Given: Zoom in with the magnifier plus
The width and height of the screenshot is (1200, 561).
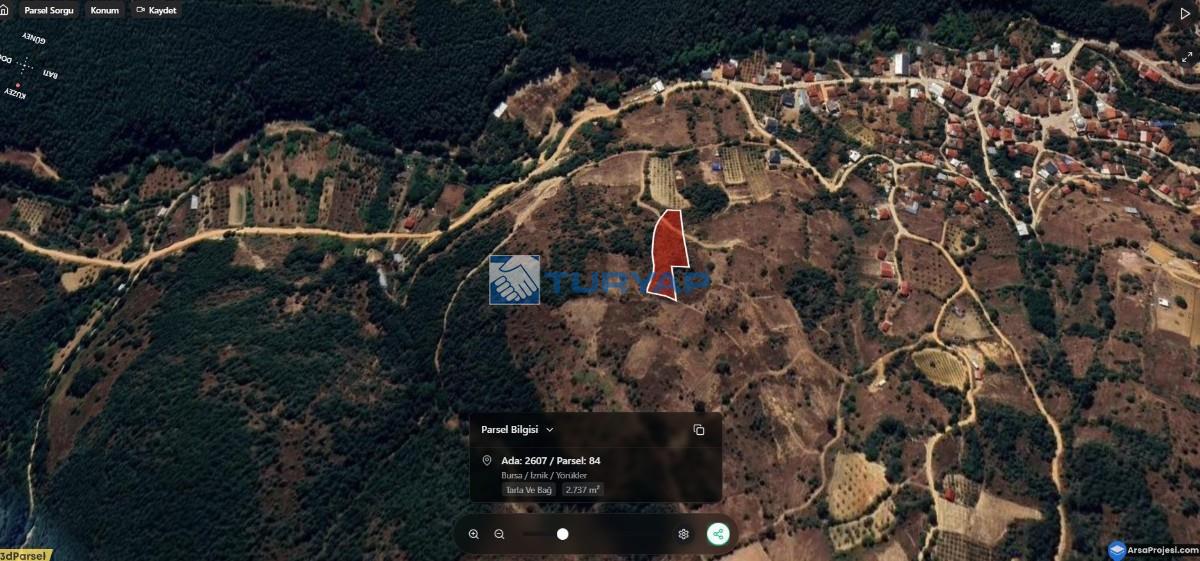Looking at the screenshot, I should tap(474, 534).
